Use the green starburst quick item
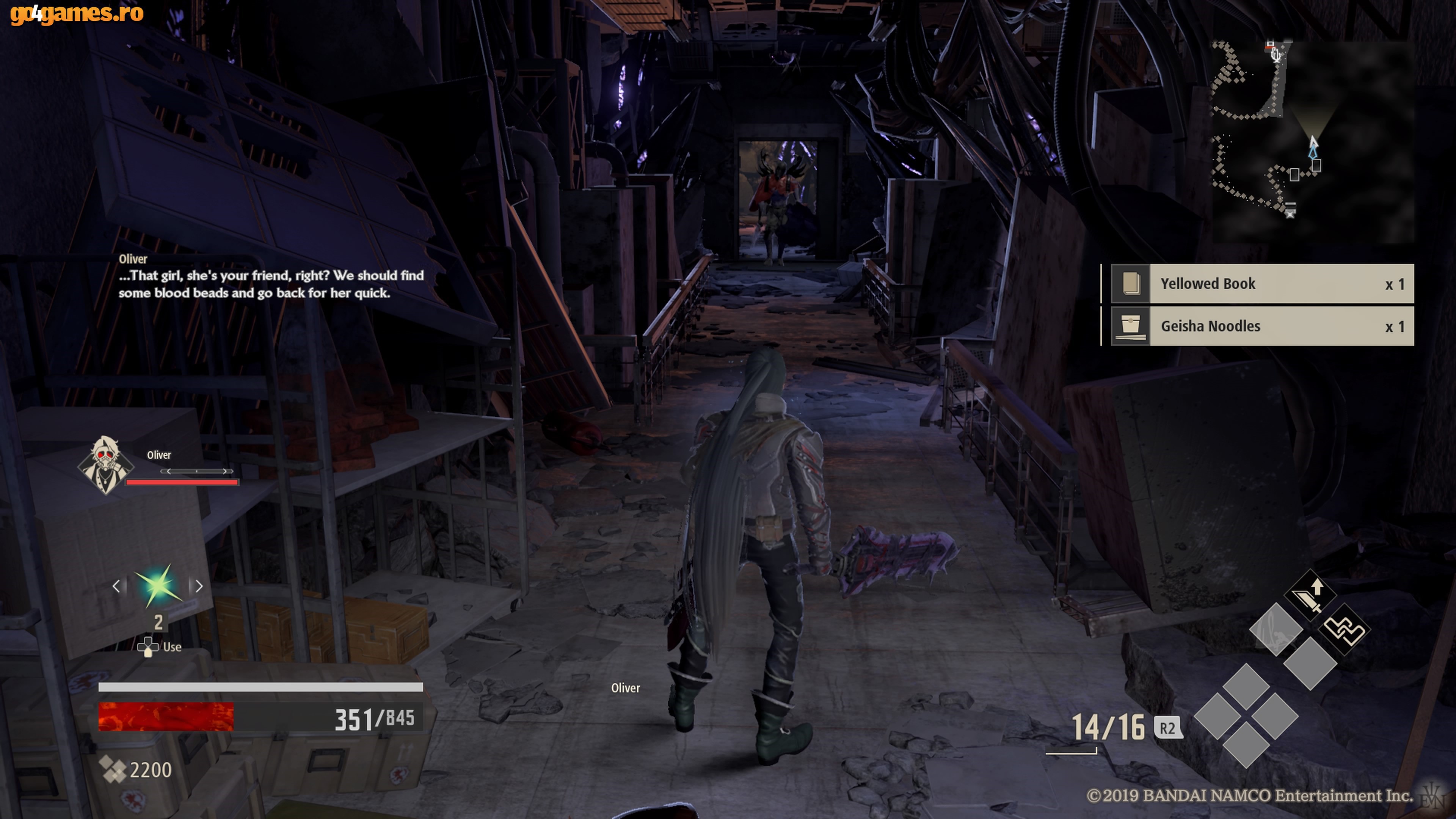 [158, 585]
